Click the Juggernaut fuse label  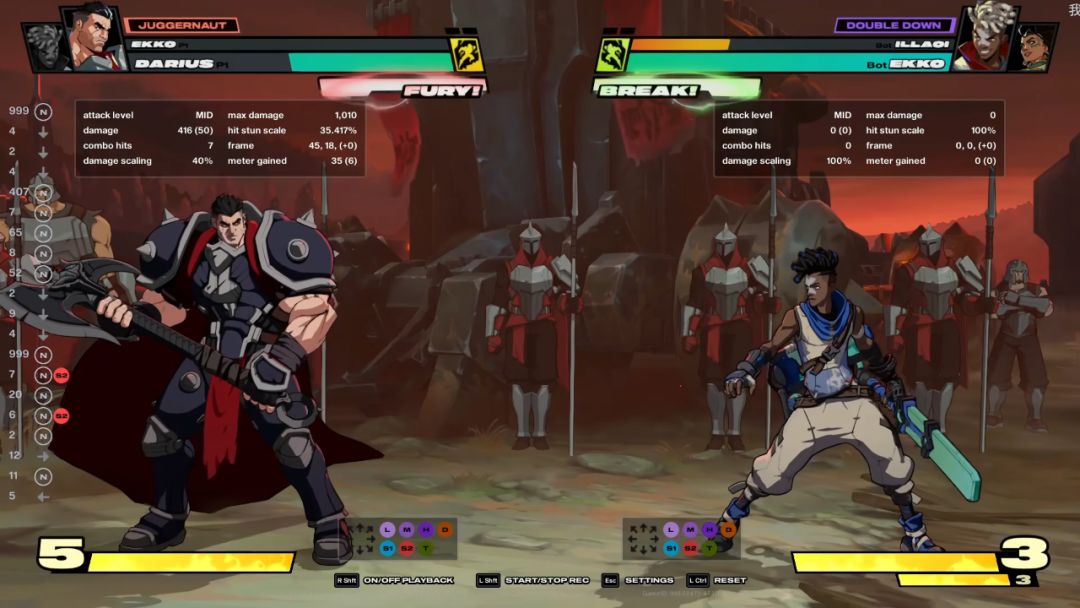pos(182,25)
